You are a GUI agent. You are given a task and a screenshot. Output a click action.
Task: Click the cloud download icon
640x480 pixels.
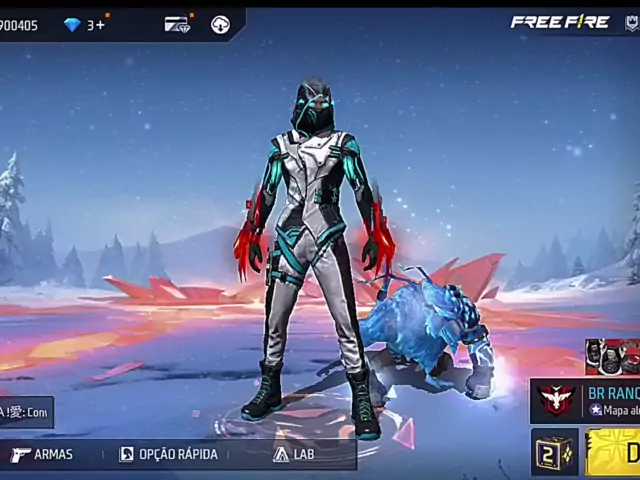pos(220,24)
